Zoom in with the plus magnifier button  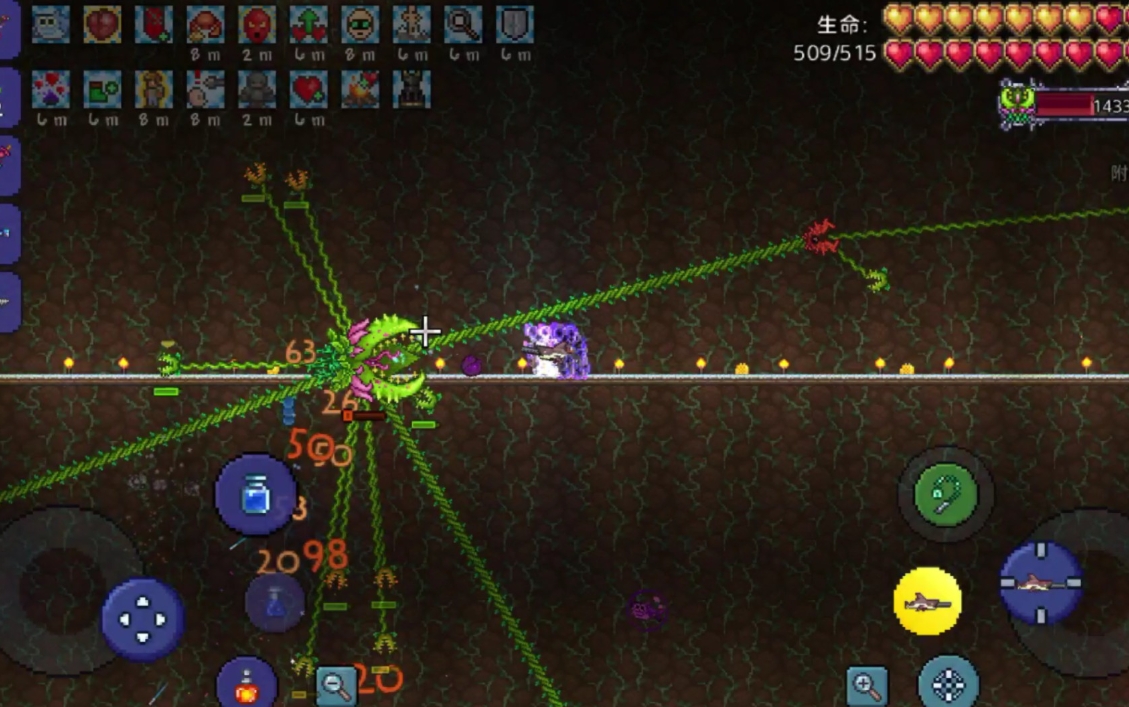(866, 685)
